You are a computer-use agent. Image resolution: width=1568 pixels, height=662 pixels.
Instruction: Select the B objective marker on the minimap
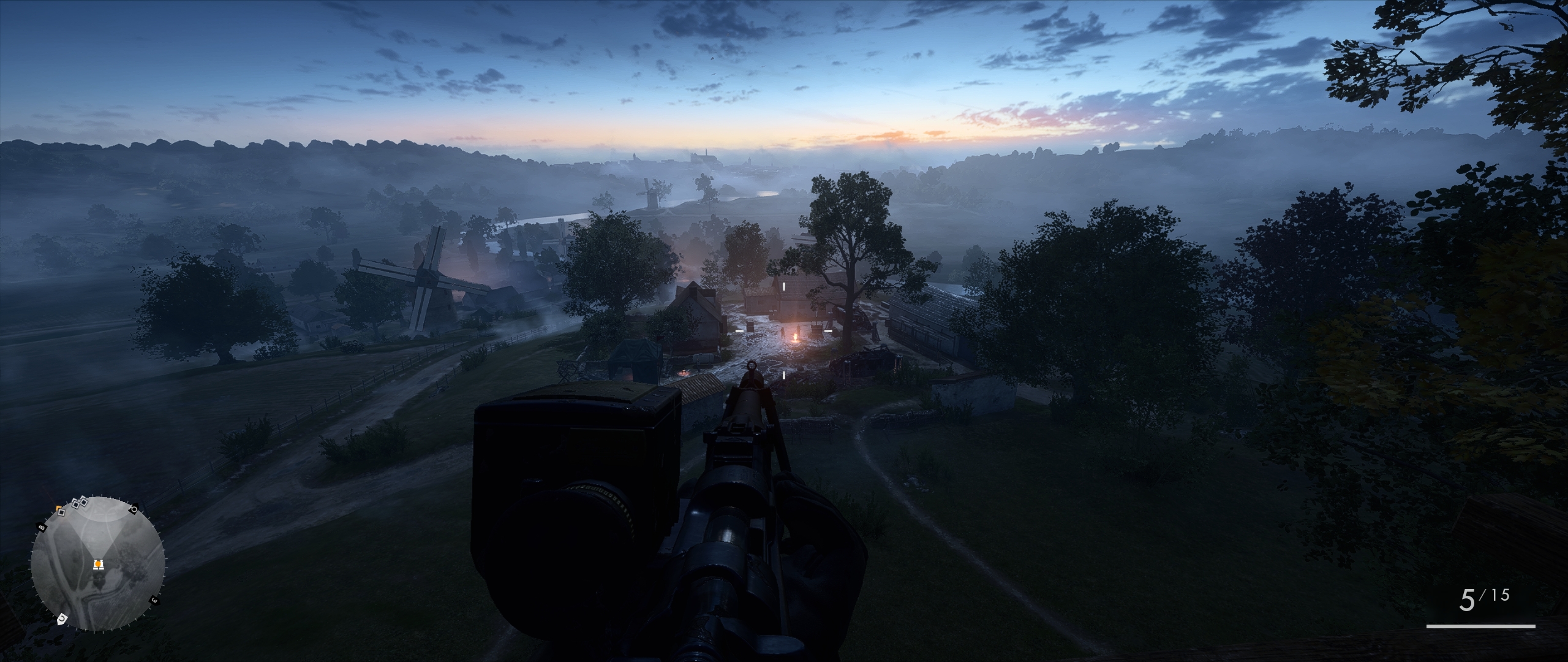click(42, 527)
